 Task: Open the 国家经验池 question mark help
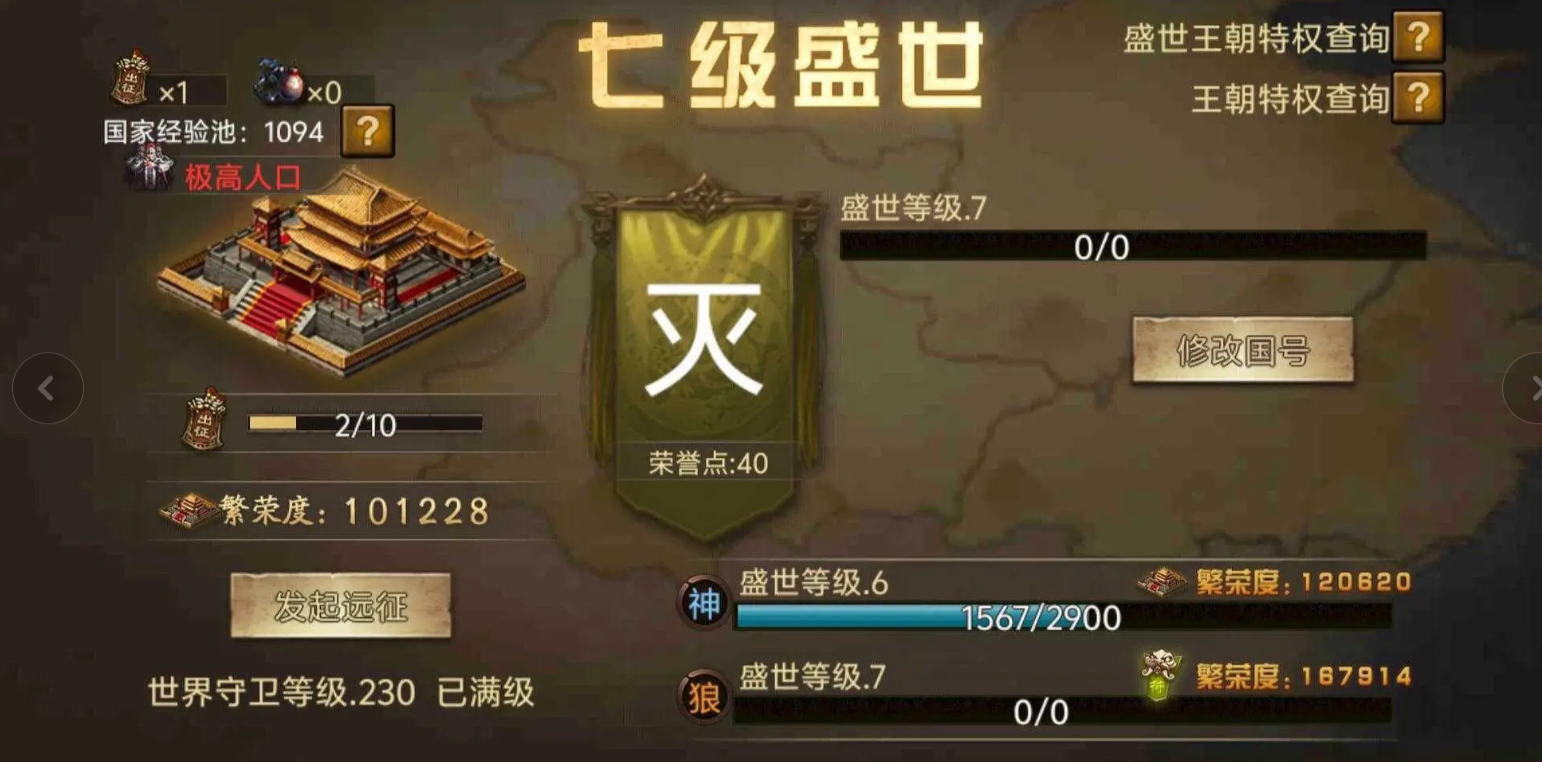[x=368, y=131]
